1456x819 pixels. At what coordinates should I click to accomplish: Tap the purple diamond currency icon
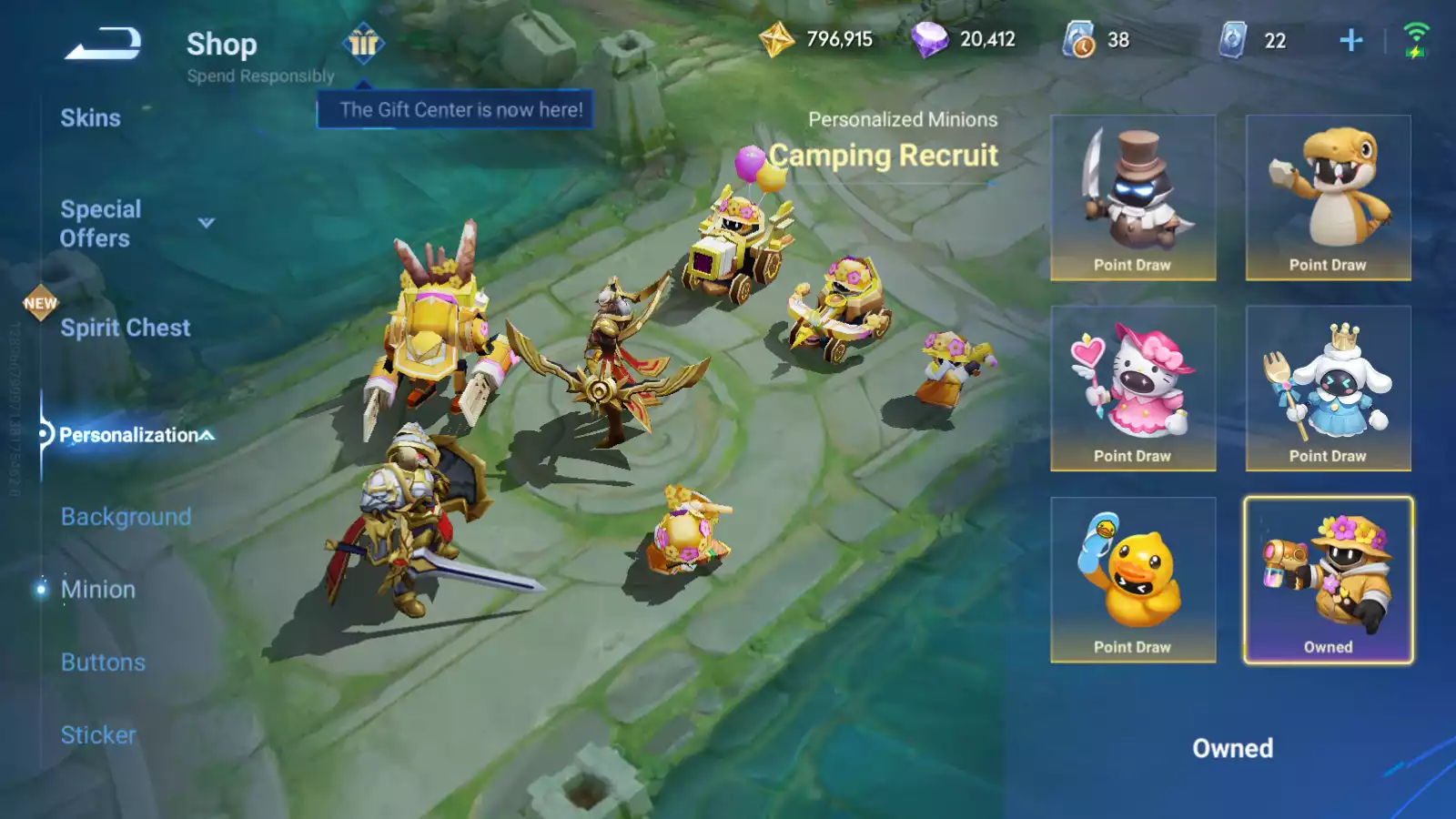pyautogui.click(x=929, y=40)
